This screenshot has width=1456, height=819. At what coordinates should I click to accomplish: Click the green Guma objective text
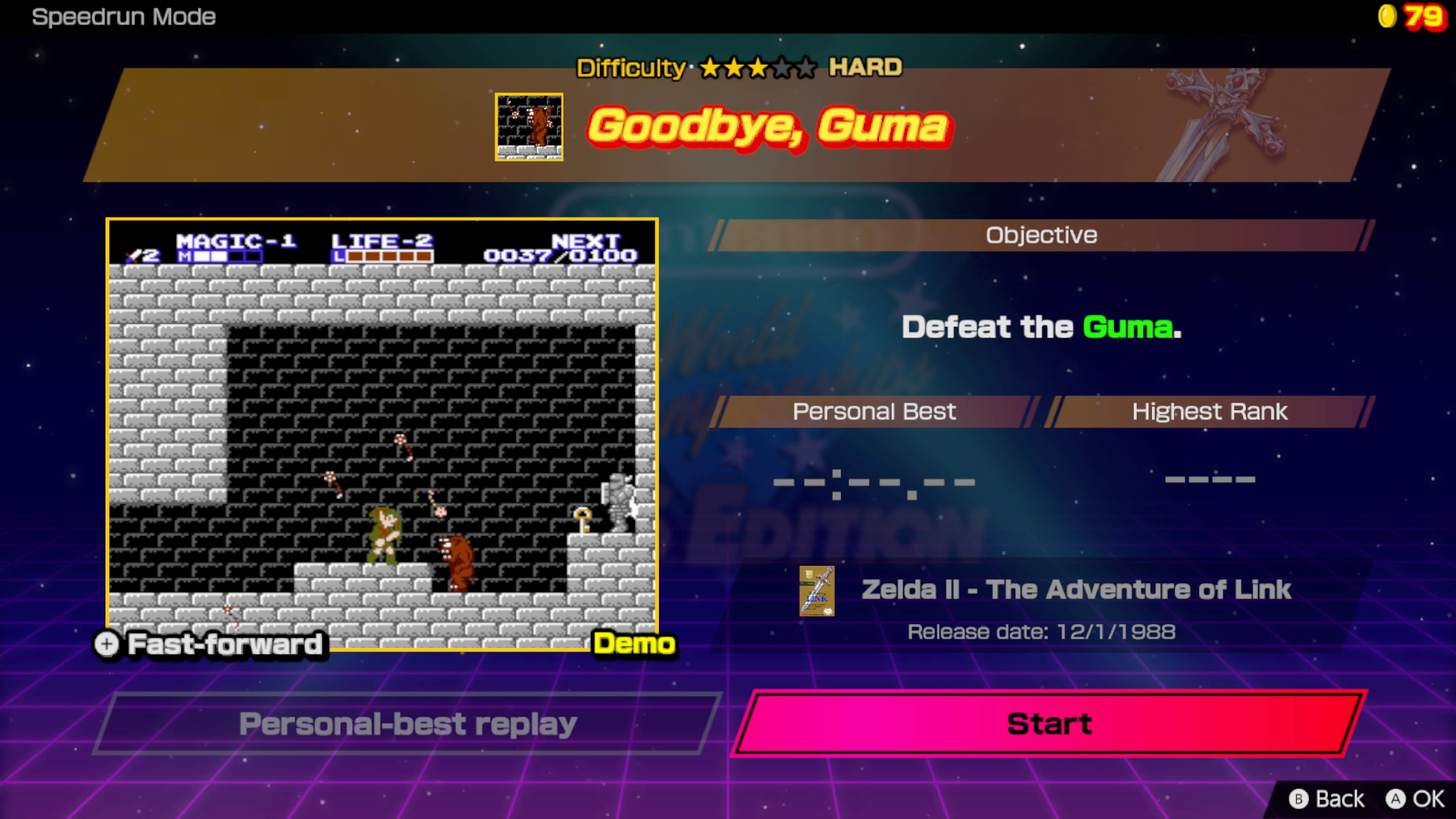click(1129, 328)
